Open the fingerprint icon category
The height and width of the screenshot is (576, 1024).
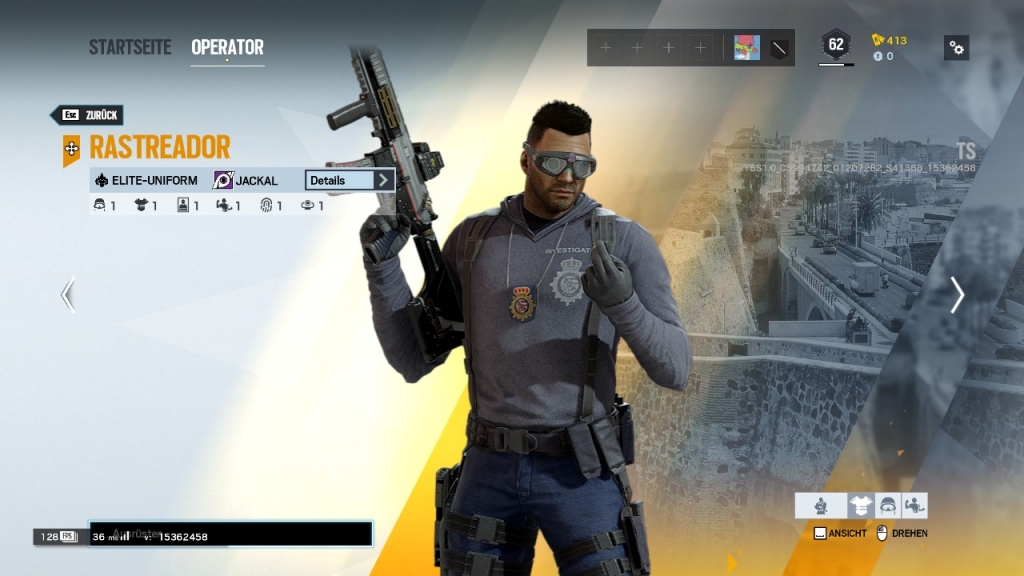[267, 206]
